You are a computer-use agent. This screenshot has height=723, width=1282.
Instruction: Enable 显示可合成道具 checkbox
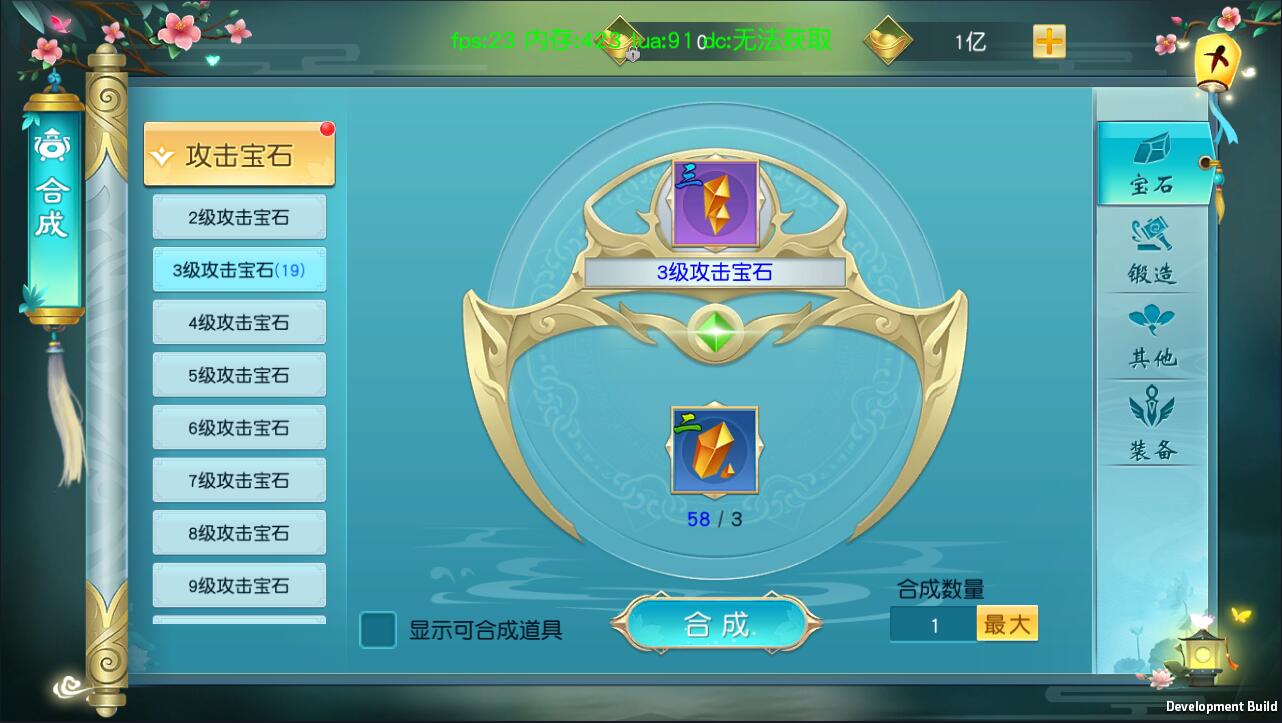point(377,631)
